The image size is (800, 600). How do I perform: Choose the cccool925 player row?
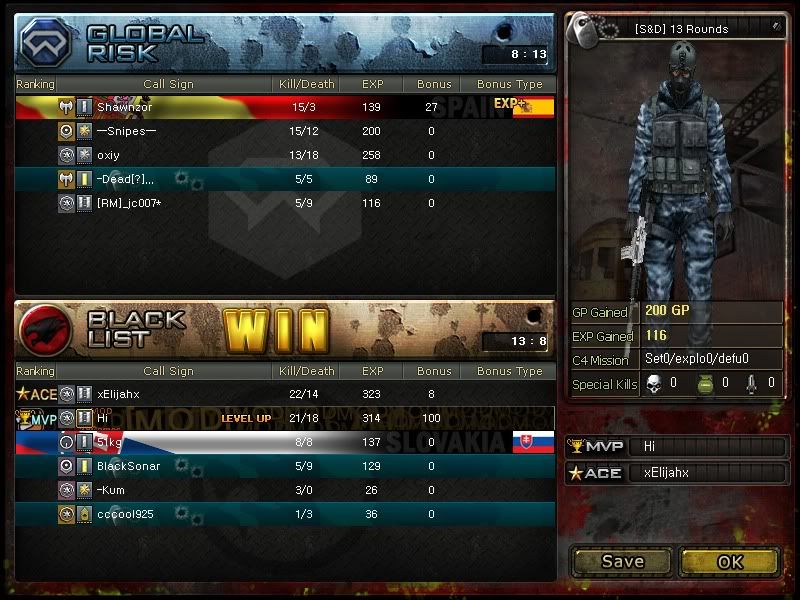point(285,514)
